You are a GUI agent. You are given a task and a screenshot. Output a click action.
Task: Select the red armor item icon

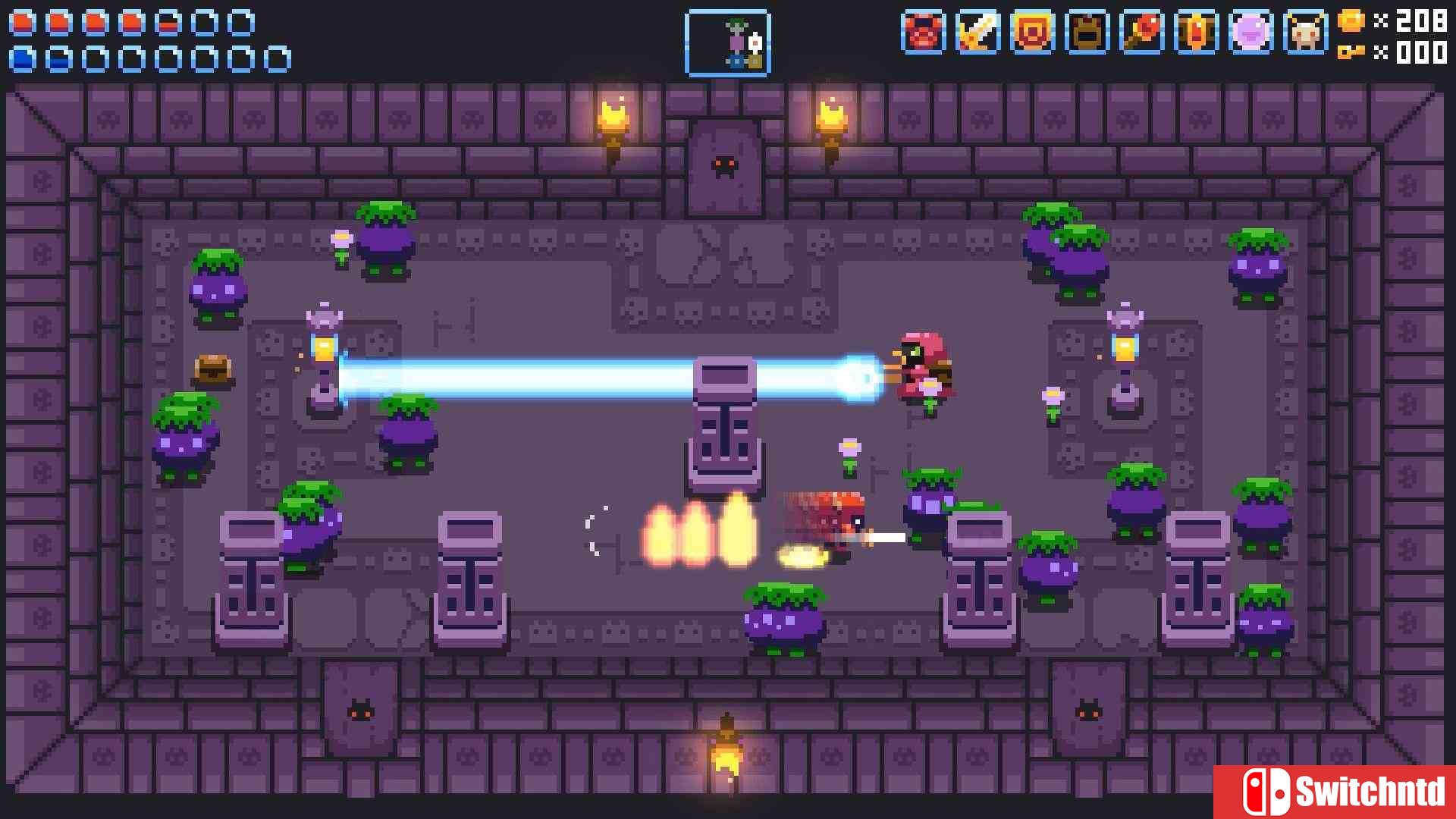pyautogui.click(x=923, y=33)
